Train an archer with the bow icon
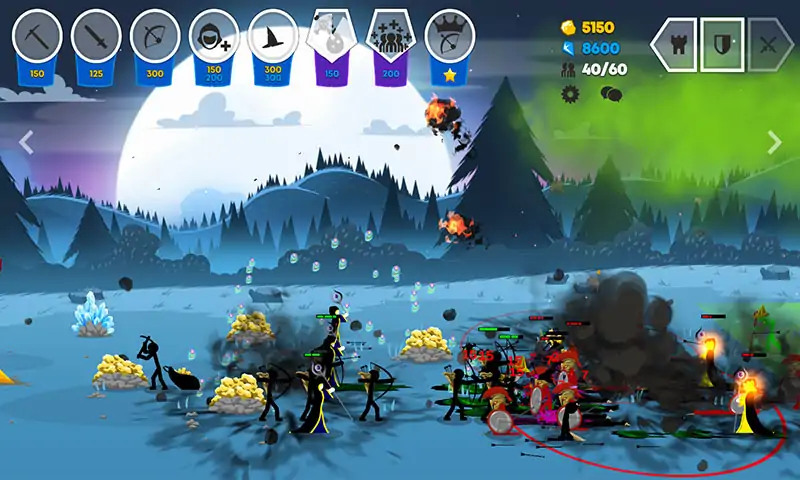The width and height of the screenshot is (800, 480). pyautogui.click(x=155, y=36)
